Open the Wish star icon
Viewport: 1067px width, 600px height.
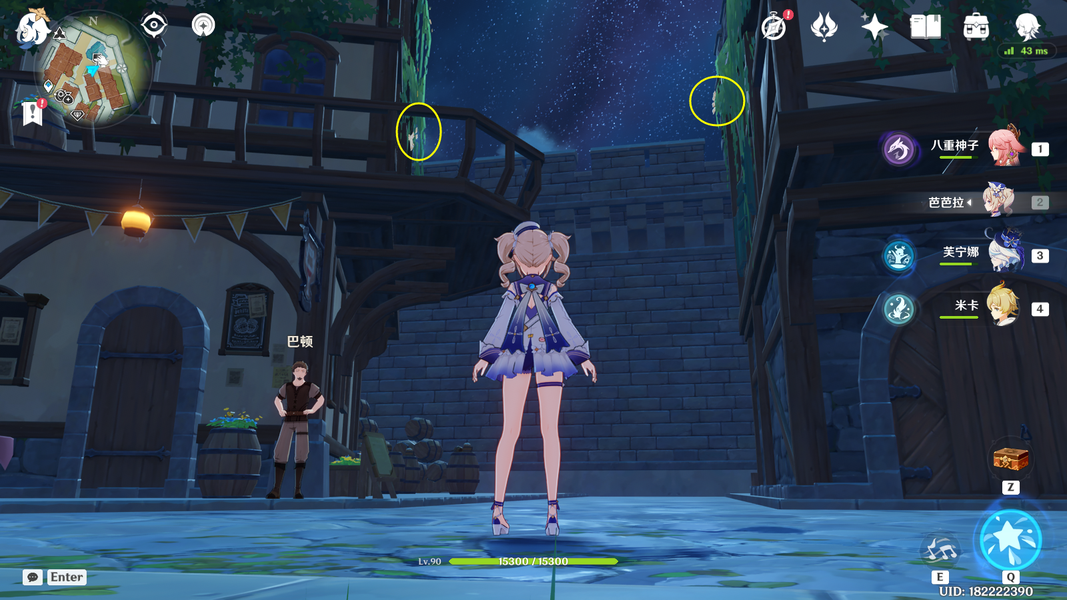pyautogui.click(x=875, y=27)
